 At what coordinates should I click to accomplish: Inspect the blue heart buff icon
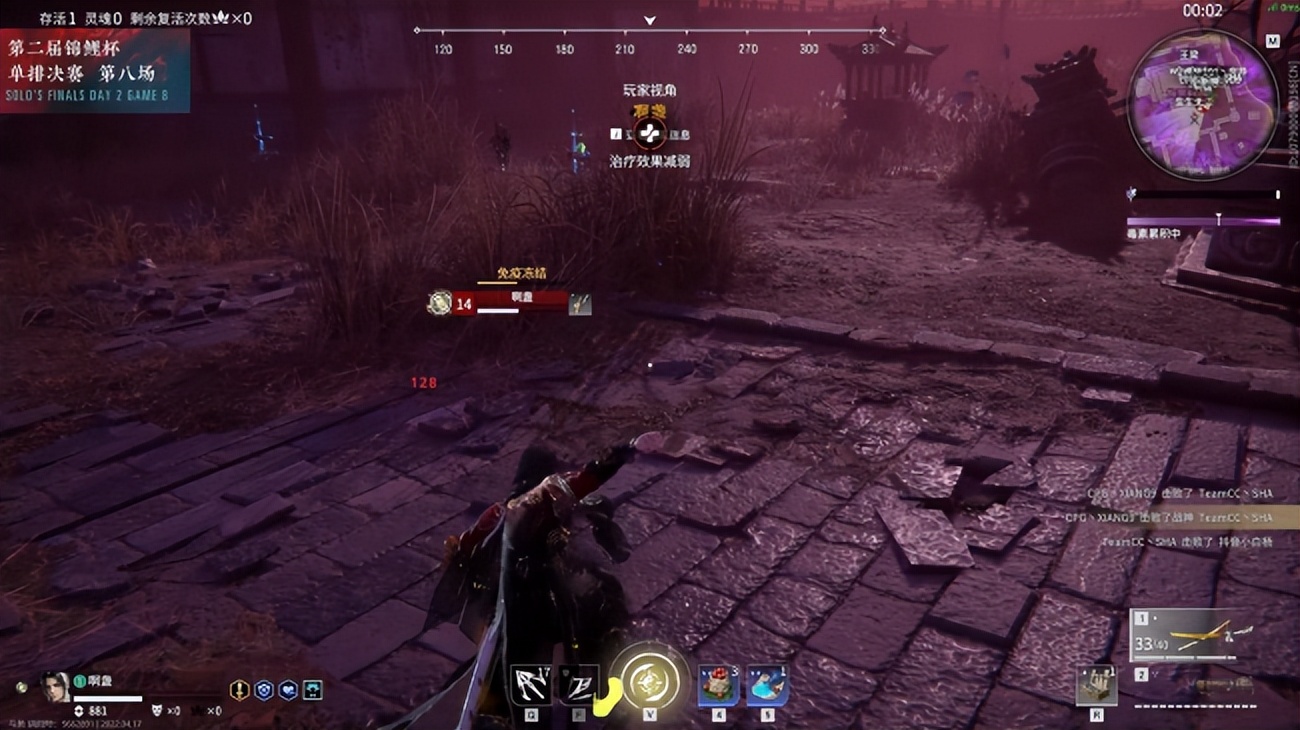coord(288,689)
